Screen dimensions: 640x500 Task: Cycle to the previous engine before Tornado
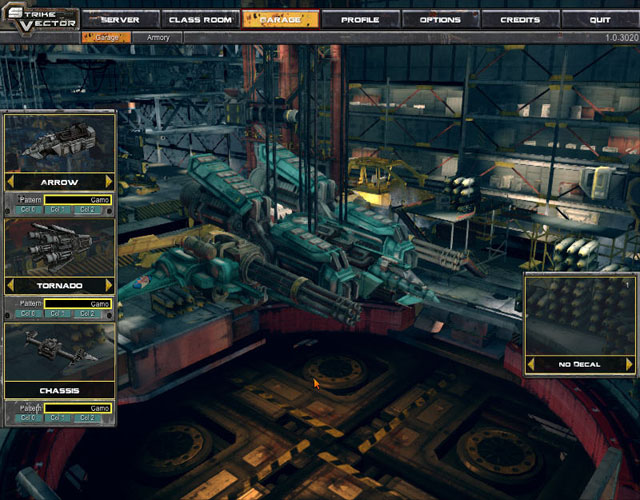pos(11,285)
